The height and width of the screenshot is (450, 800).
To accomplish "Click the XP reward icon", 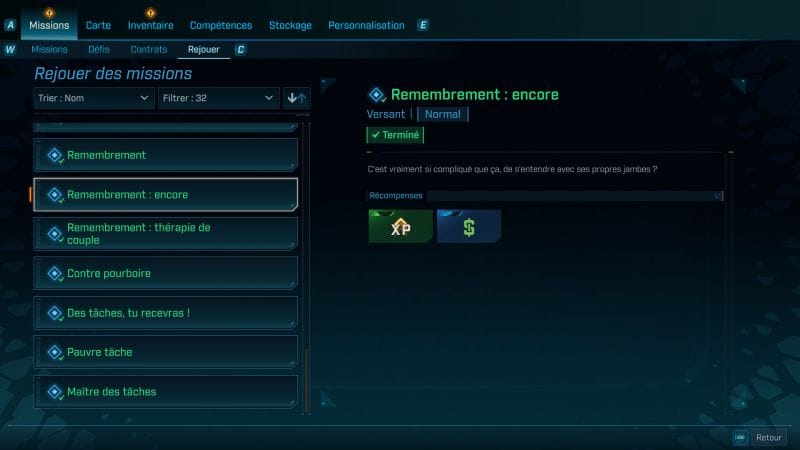I will click(x=400, y=227).
